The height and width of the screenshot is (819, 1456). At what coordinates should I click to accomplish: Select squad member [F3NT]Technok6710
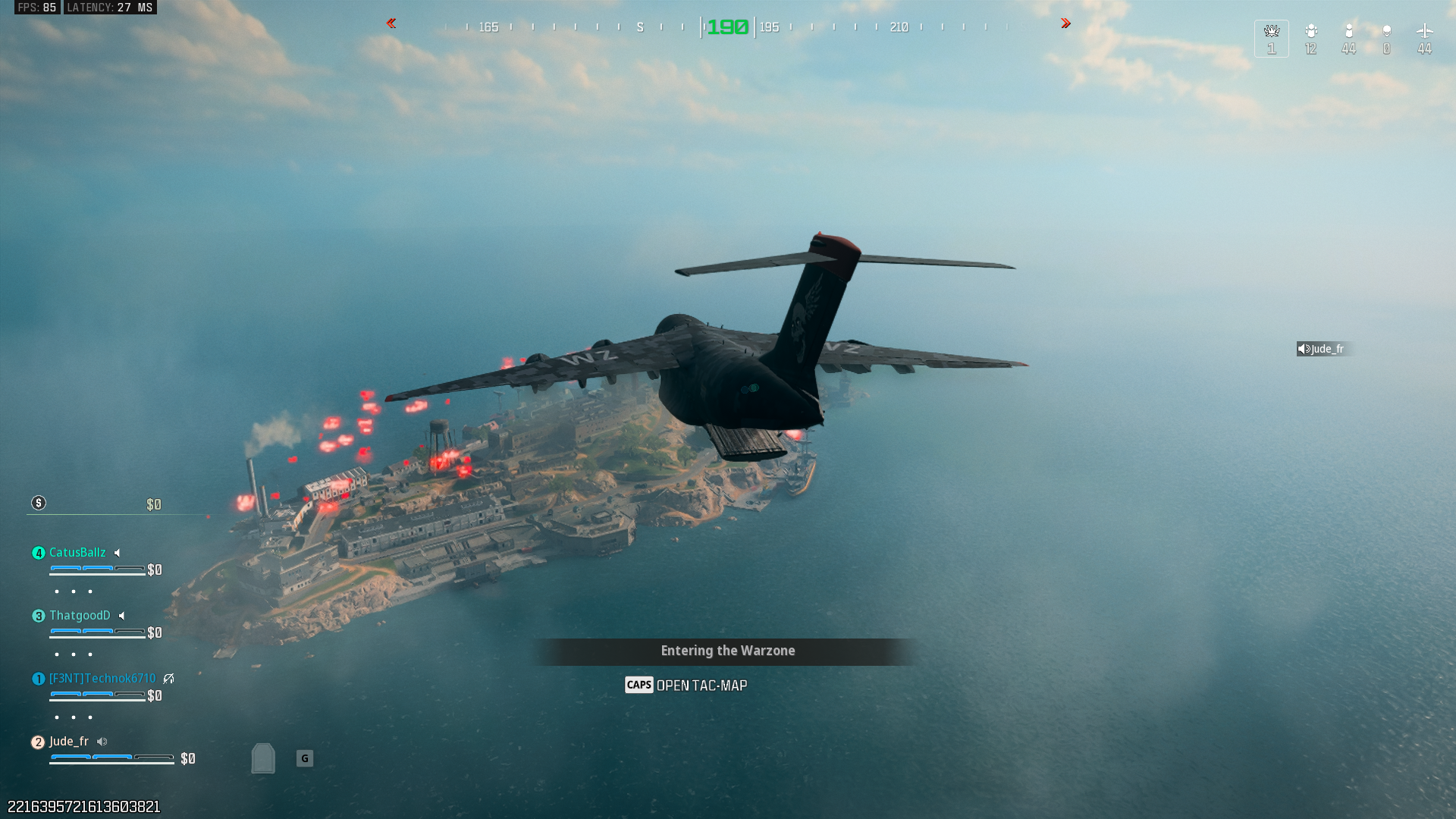click(x=102, y=679)
